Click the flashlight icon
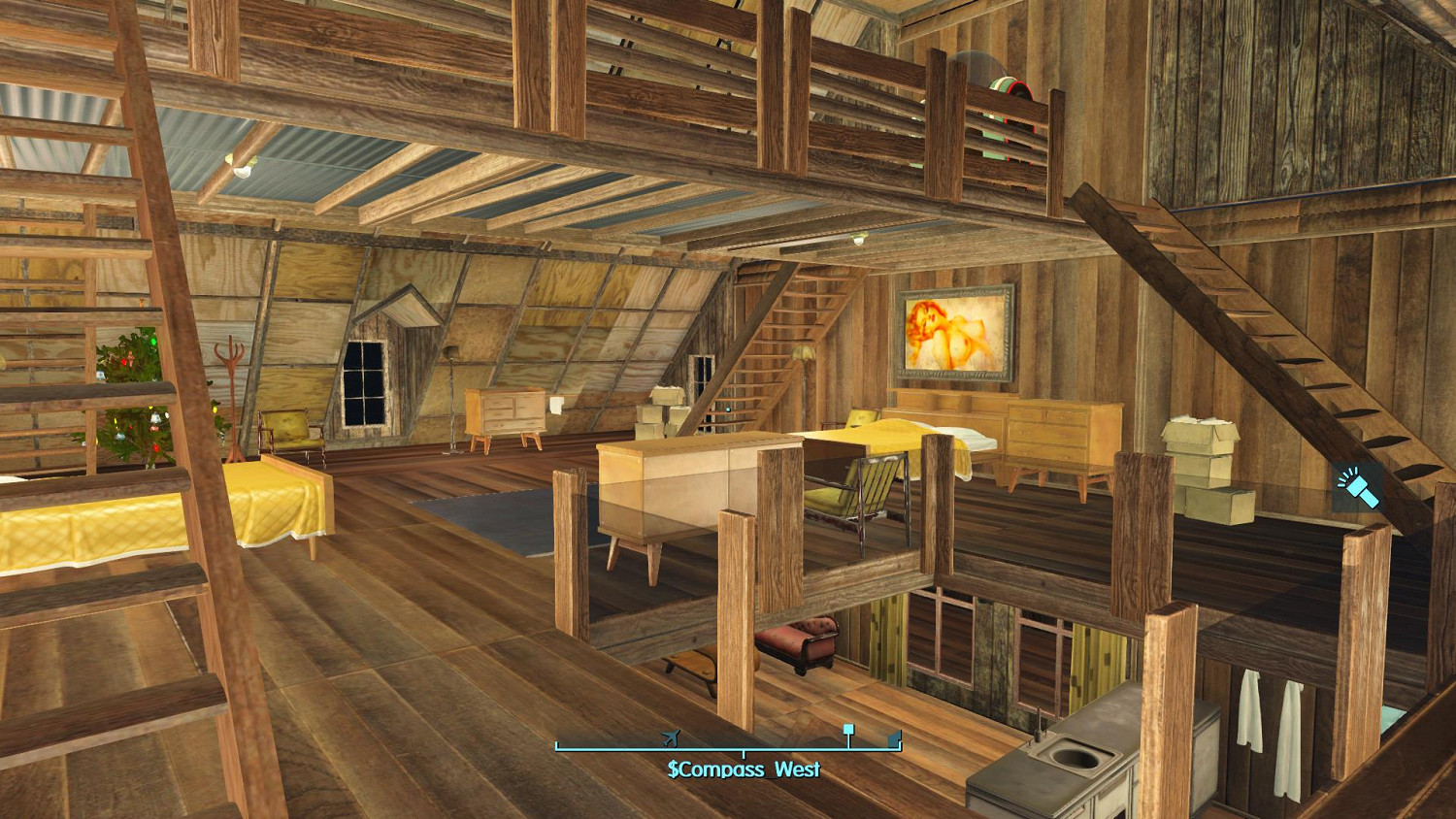The image size is (1456, 819). [1356, 486]
